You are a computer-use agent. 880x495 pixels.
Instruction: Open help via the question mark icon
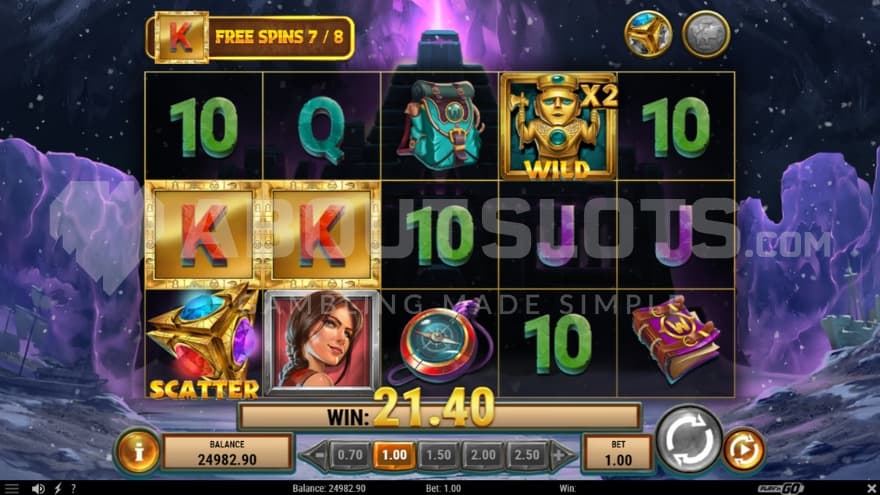[72, 488]
